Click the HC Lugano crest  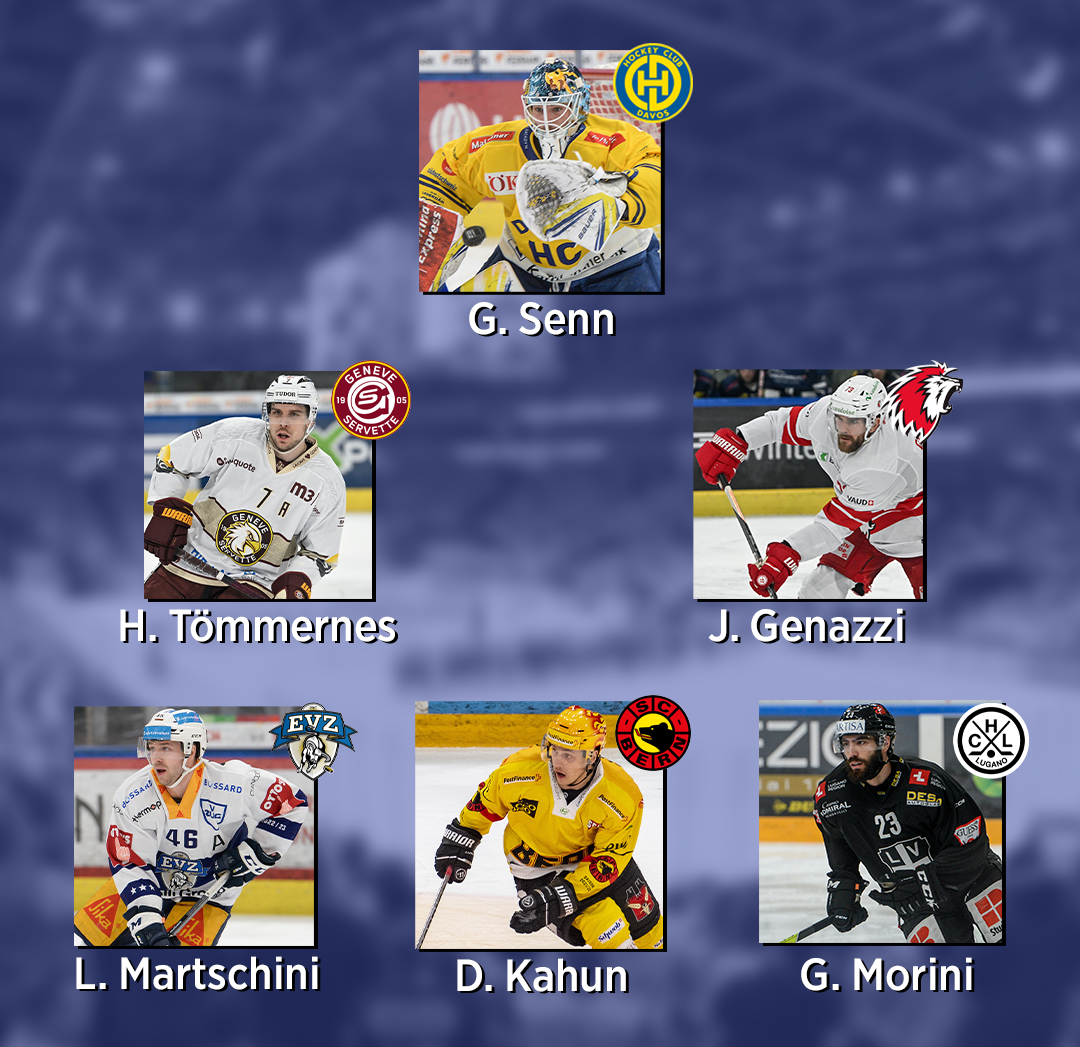tap(990, 740)
